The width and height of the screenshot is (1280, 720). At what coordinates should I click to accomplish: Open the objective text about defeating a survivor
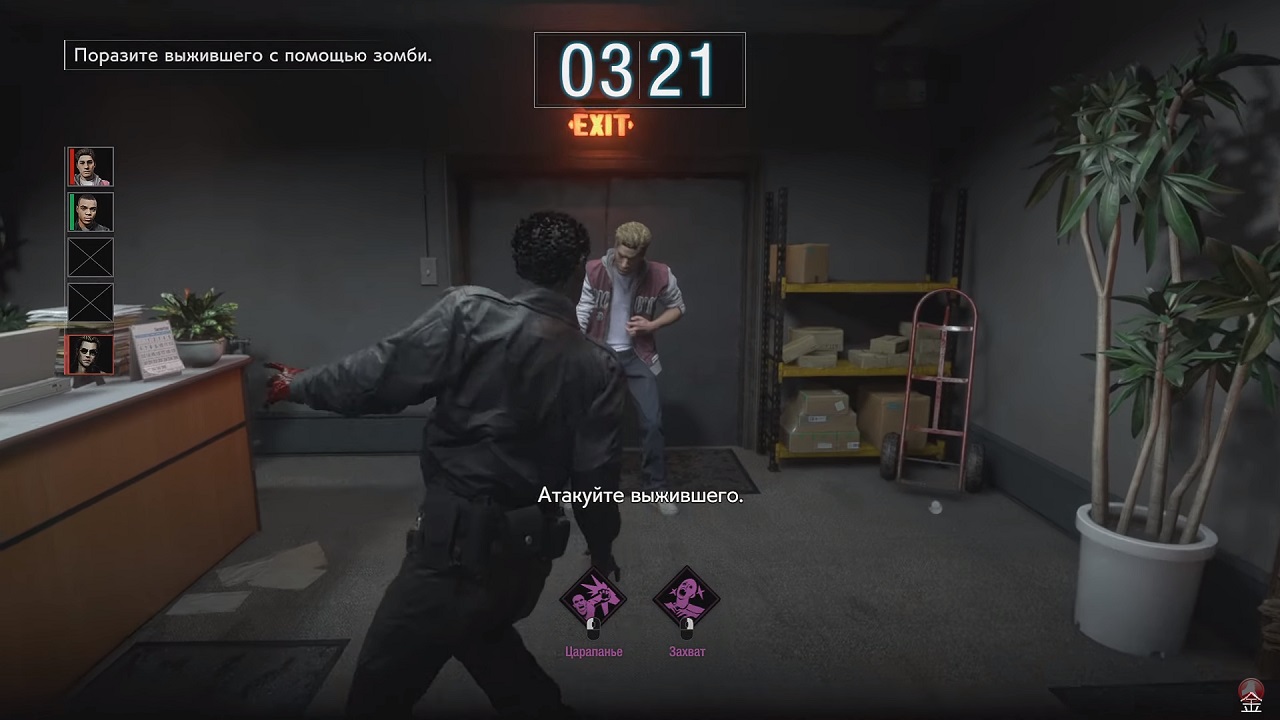(252, 55)
